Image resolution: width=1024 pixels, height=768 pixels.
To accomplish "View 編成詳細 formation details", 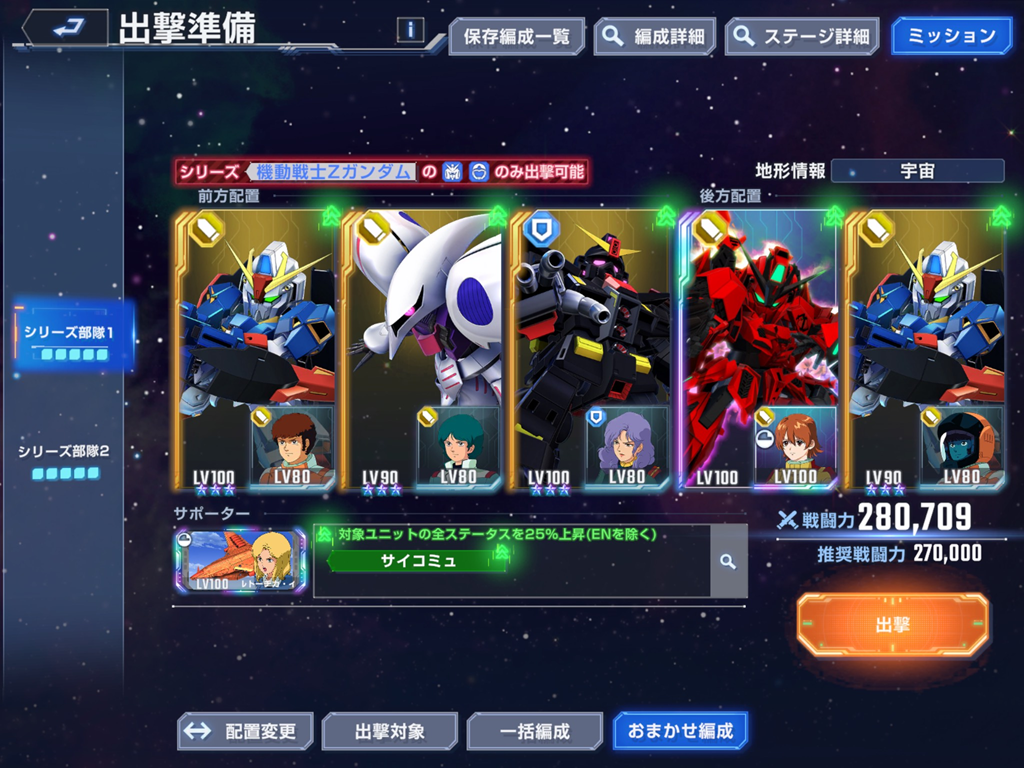I will pyautogui.click(x=655, y=37).
